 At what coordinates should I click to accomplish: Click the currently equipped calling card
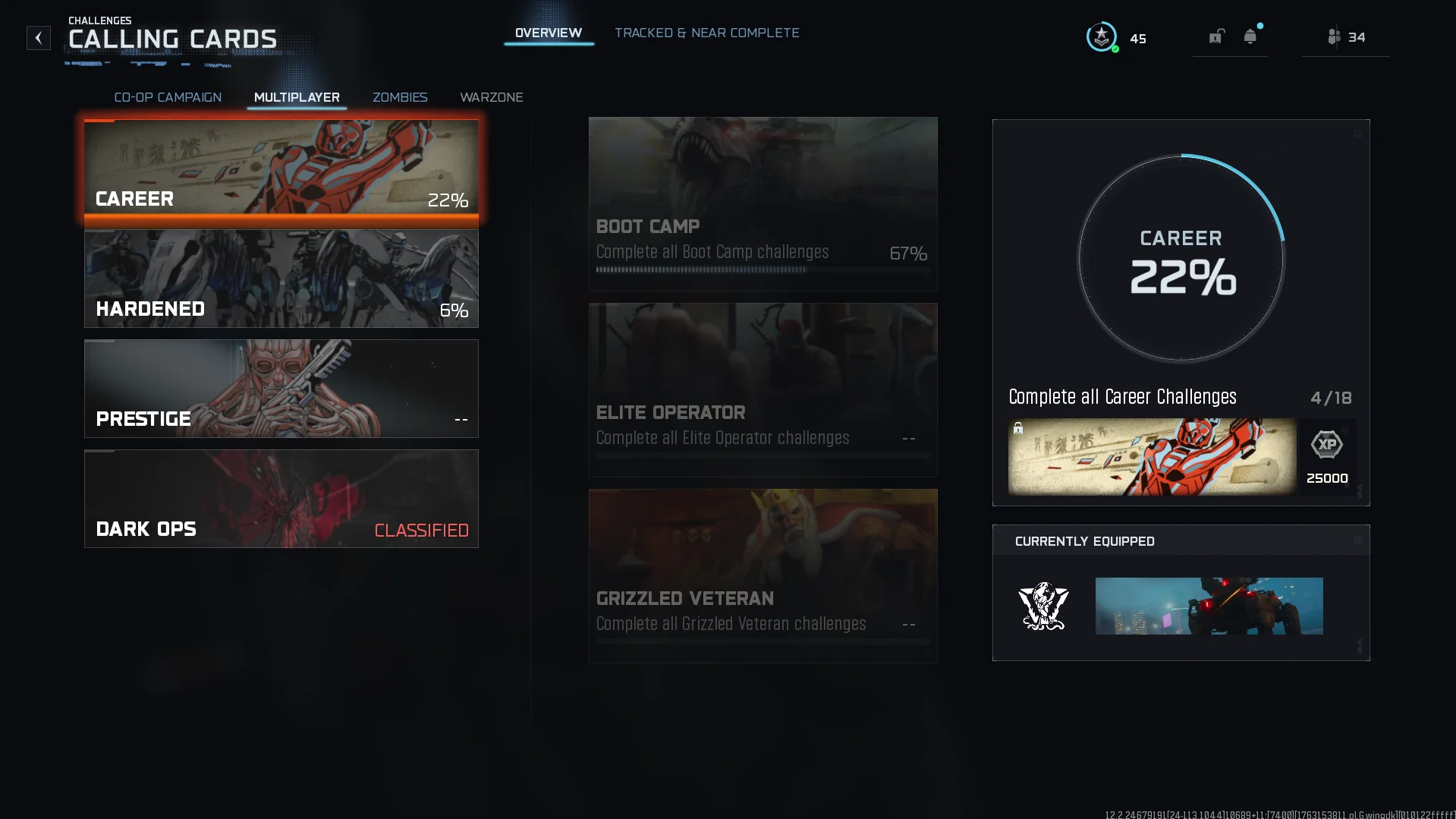1209,606
